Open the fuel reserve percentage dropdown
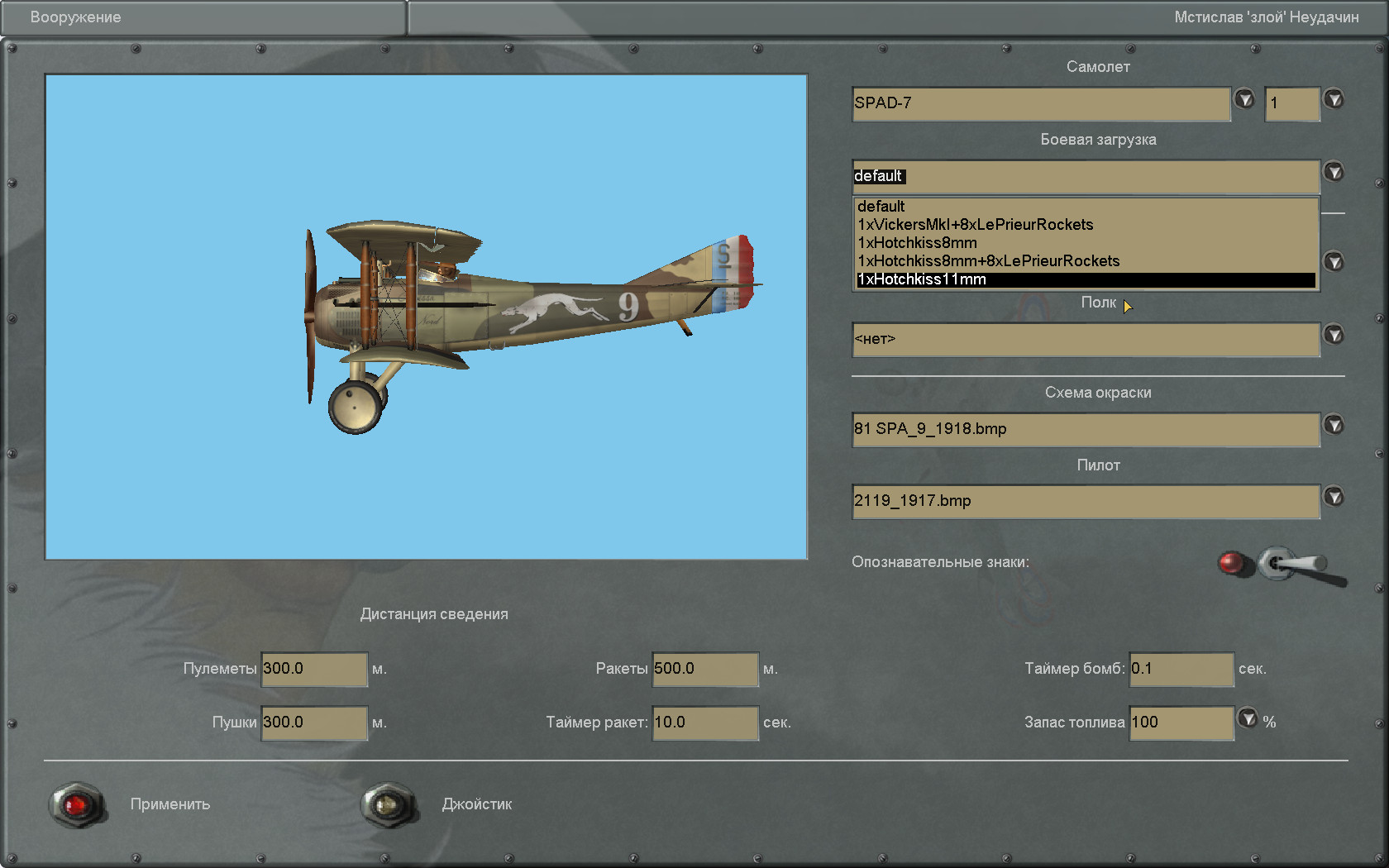Image resolution: width=1389 pixels, height=868 pixels. coord(1248,718)
